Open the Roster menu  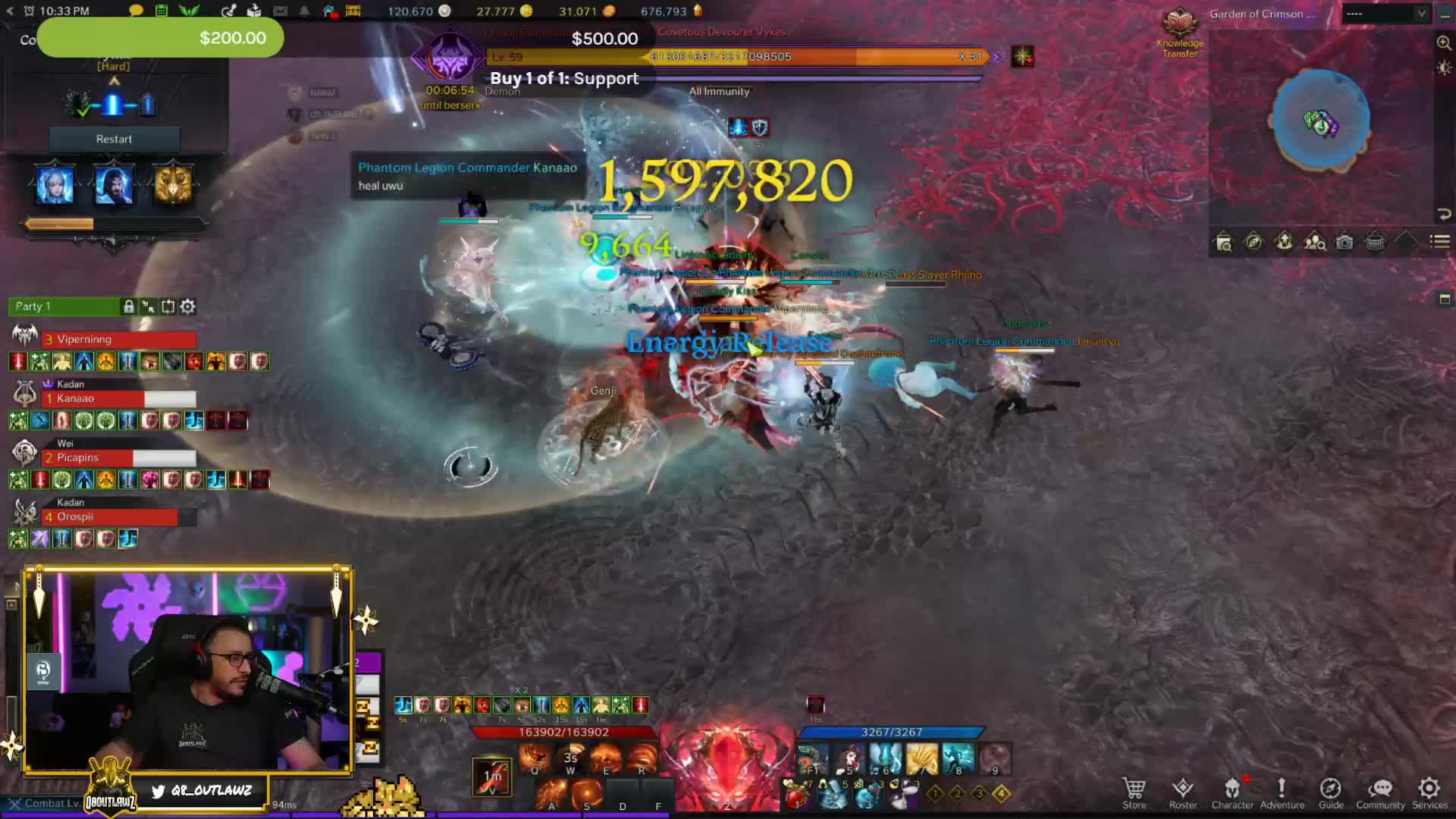1182,792
